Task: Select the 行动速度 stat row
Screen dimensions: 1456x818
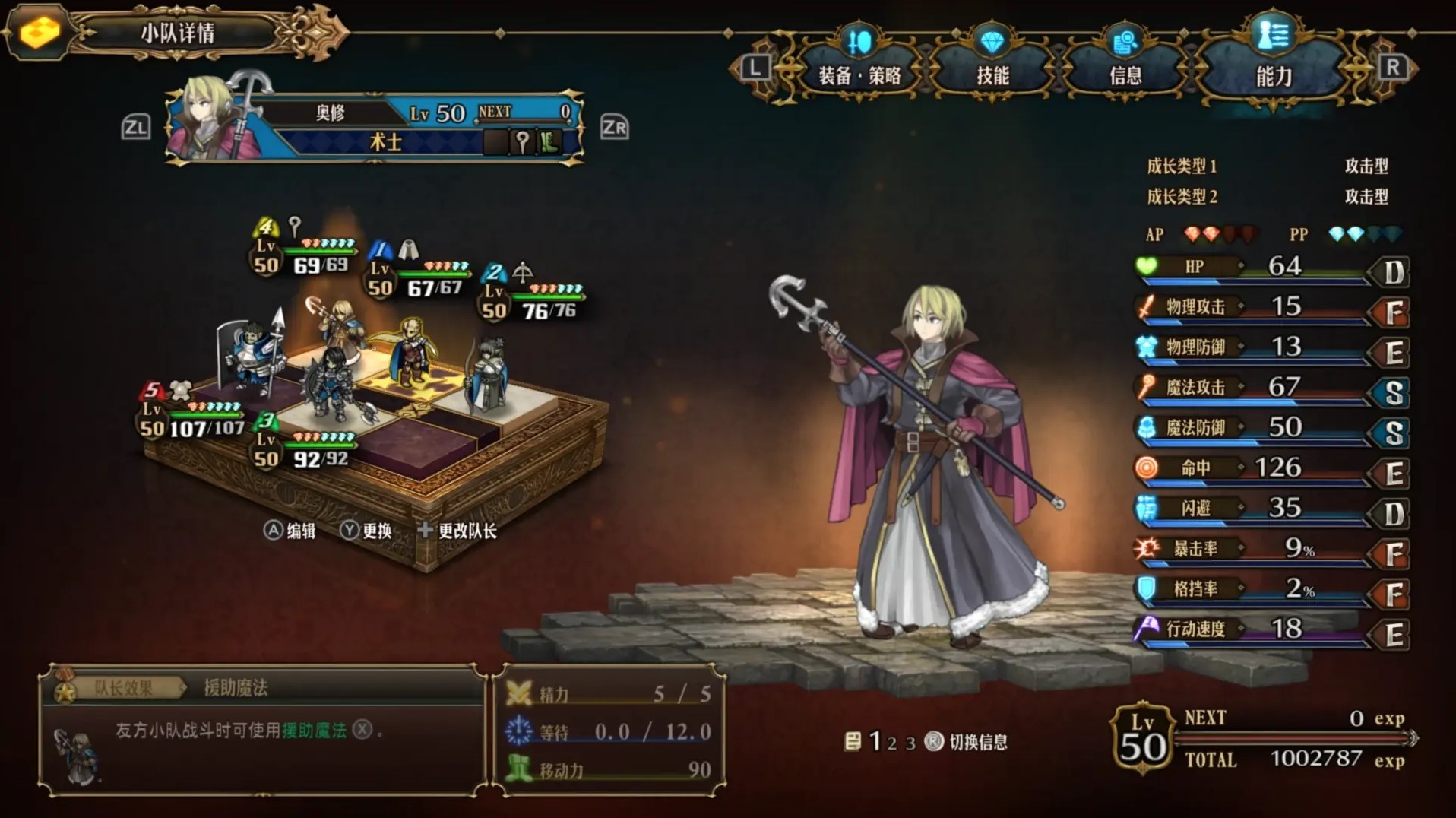Action: pyautogui.click(x=1271, y=629)
